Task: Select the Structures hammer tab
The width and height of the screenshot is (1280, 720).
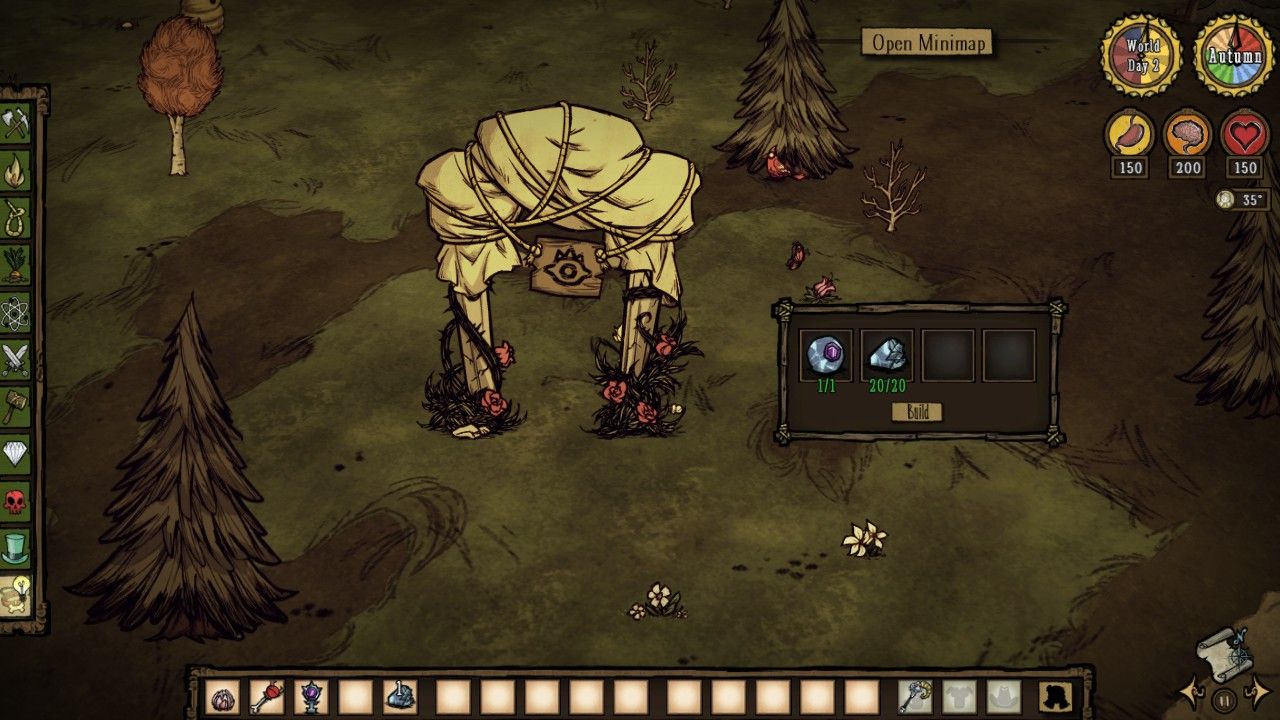Action: pos(15,405)
